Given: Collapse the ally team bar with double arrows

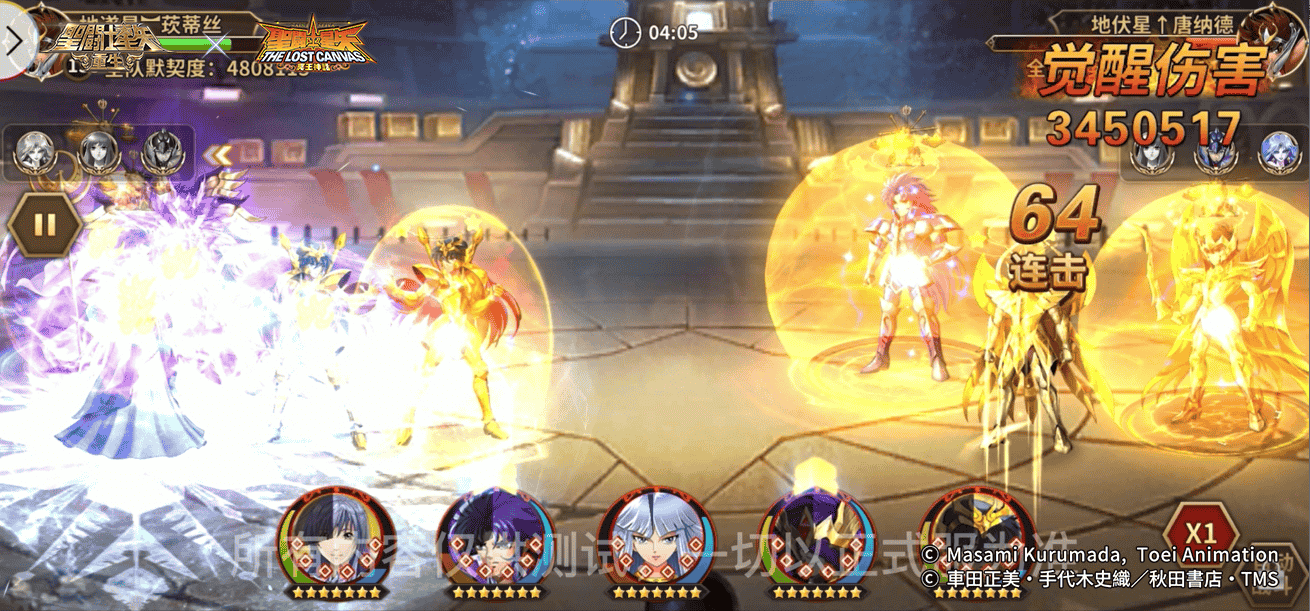Looking at the screenshot, I should click(218, 154).
